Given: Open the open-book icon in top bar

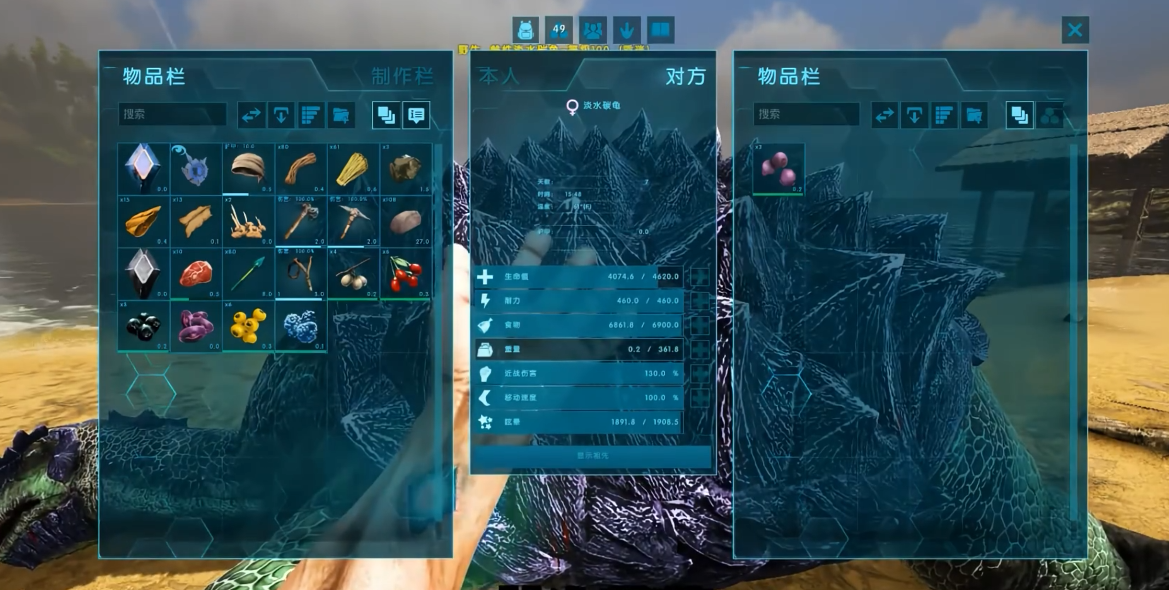Looking at the screenshot, I should 661,30.
